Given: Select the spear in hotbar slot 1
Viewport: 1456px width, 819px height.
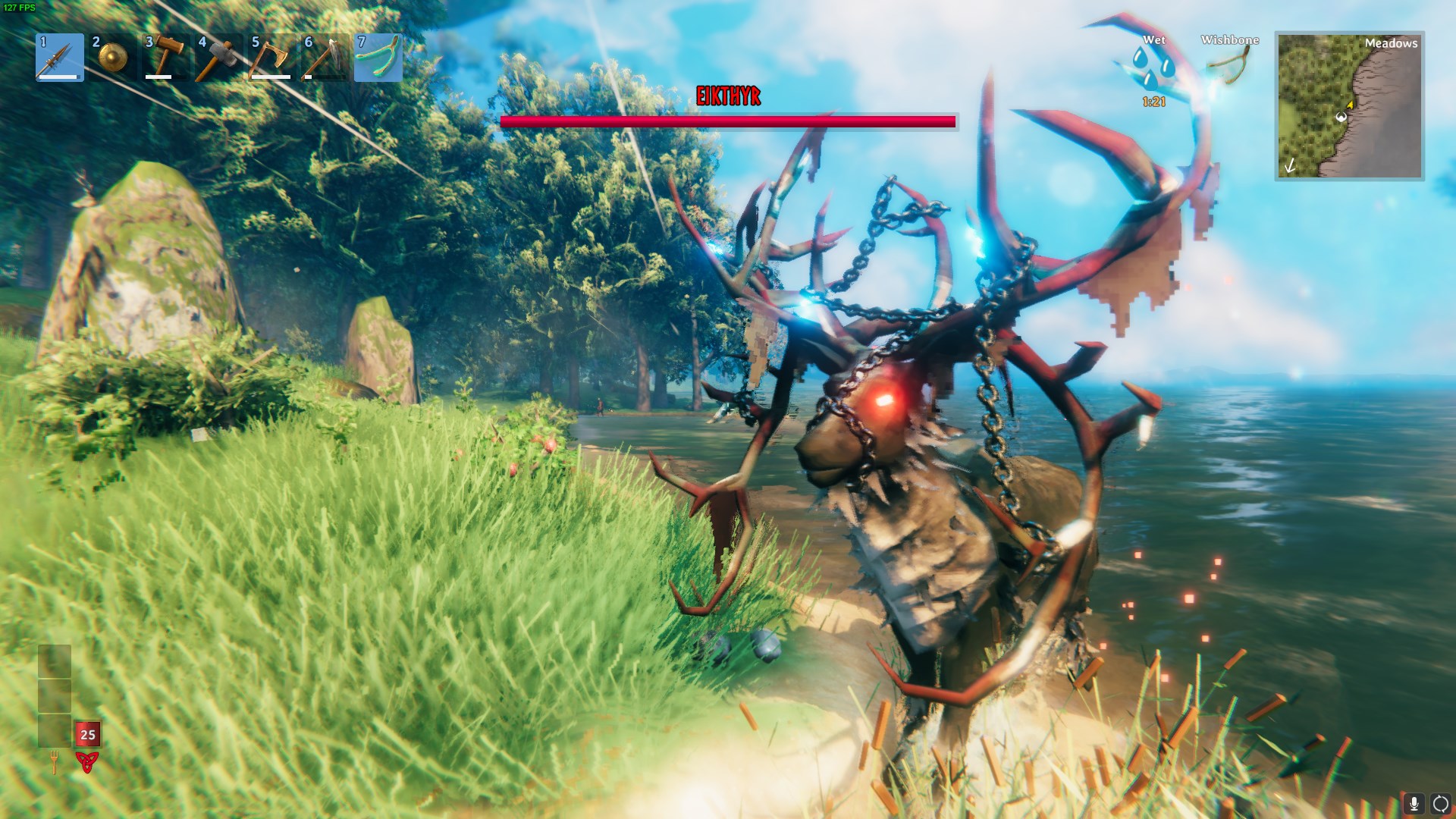Looking at the screenshot, I should point(59,57).
